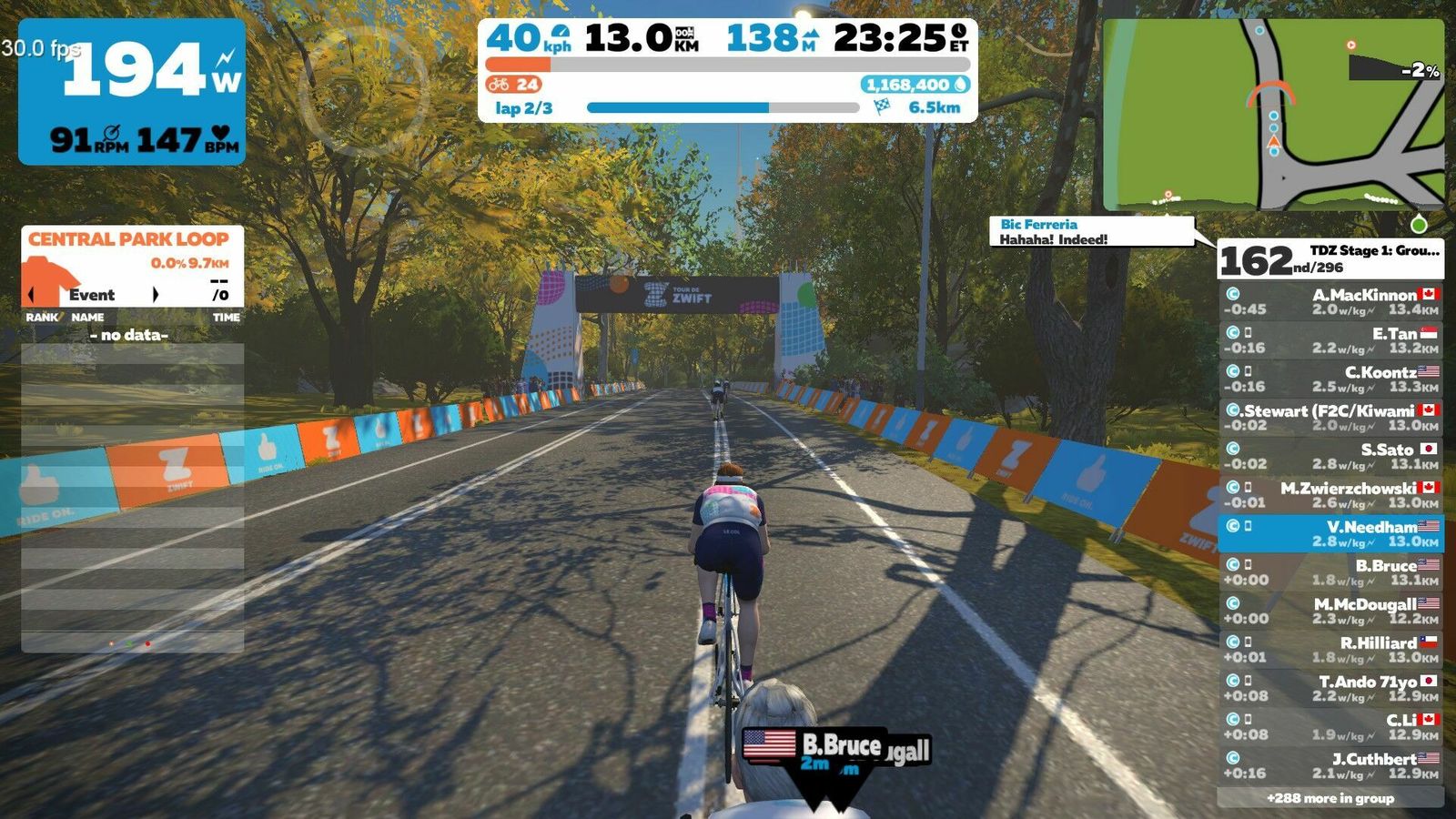The image size is (1456, 819).
Task: Choose M.McDougall from the riders list
Action: point(1330,611)
